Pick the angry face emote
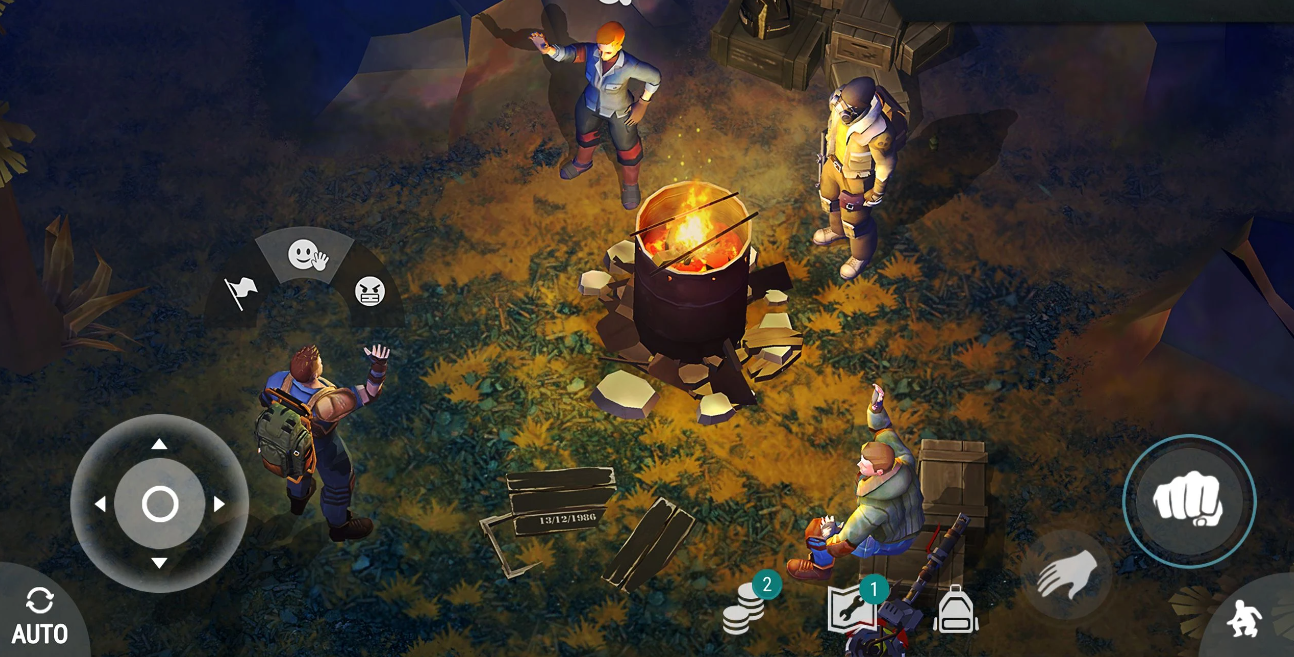The height and width of the screenshot is (657, 1294). pos(370,291)
